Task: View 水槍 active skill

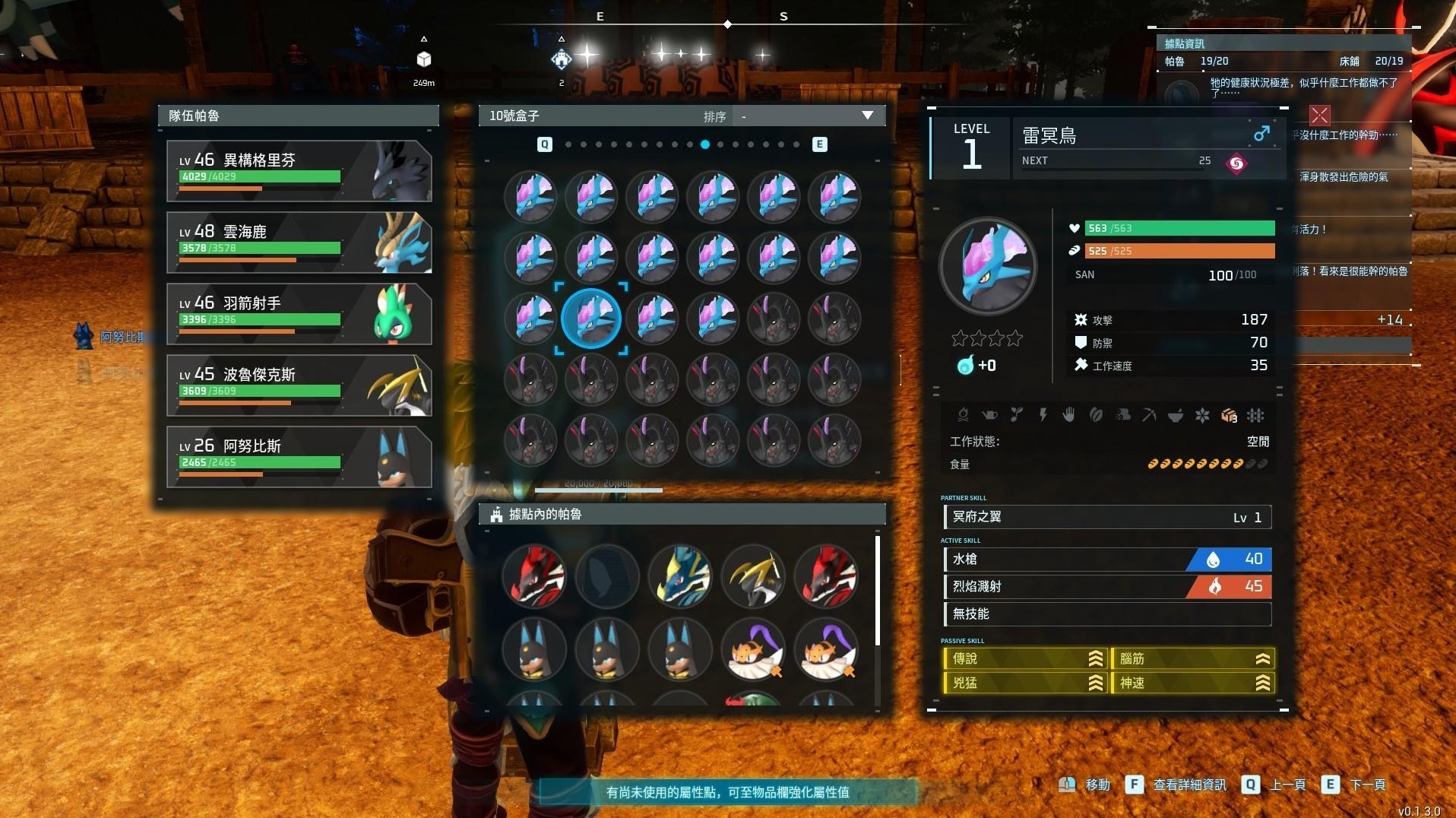Action: 1107,560
